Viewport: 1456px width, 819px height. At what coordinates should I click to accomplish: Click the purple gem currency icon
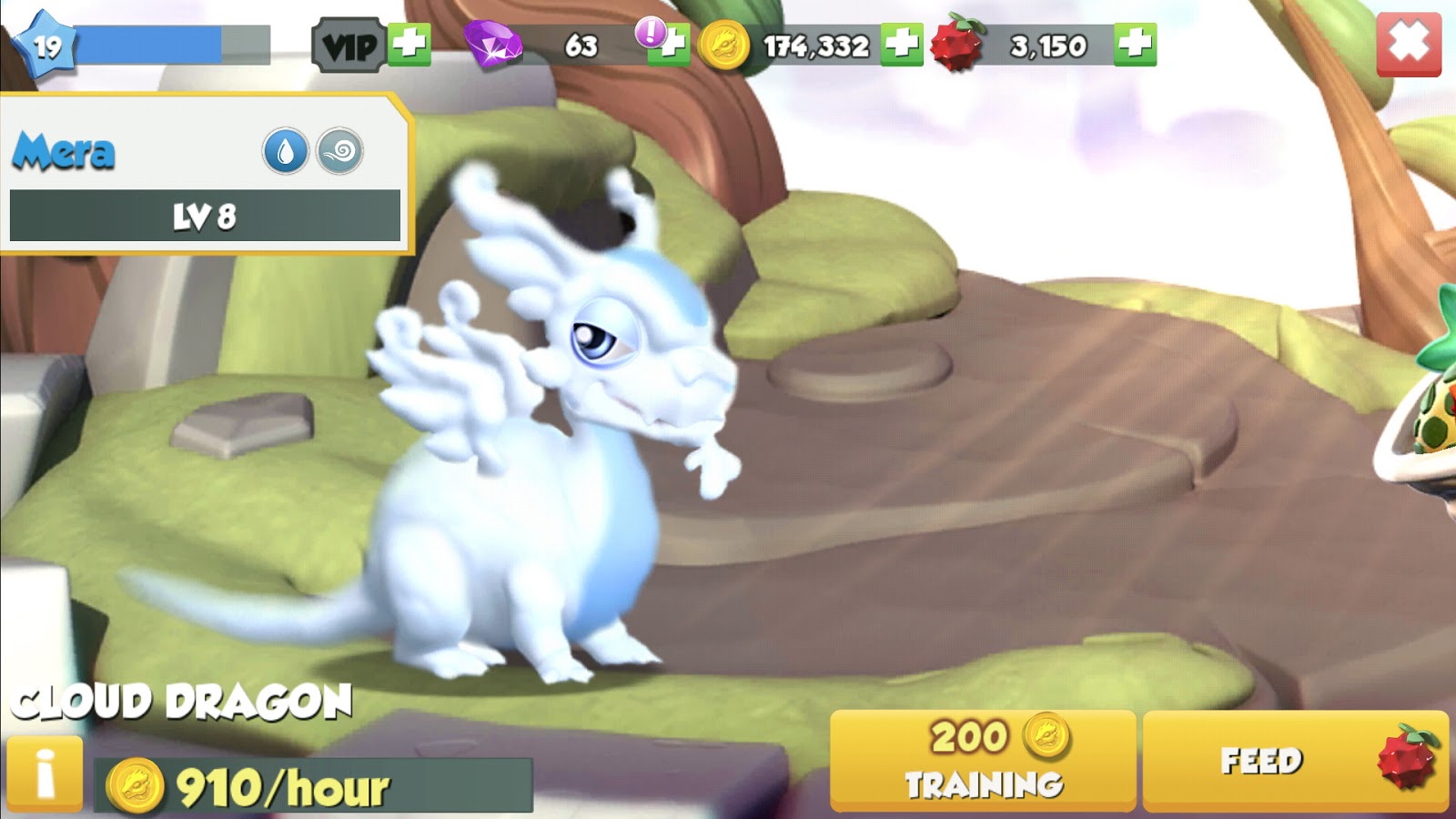click(x=495, y=43)
